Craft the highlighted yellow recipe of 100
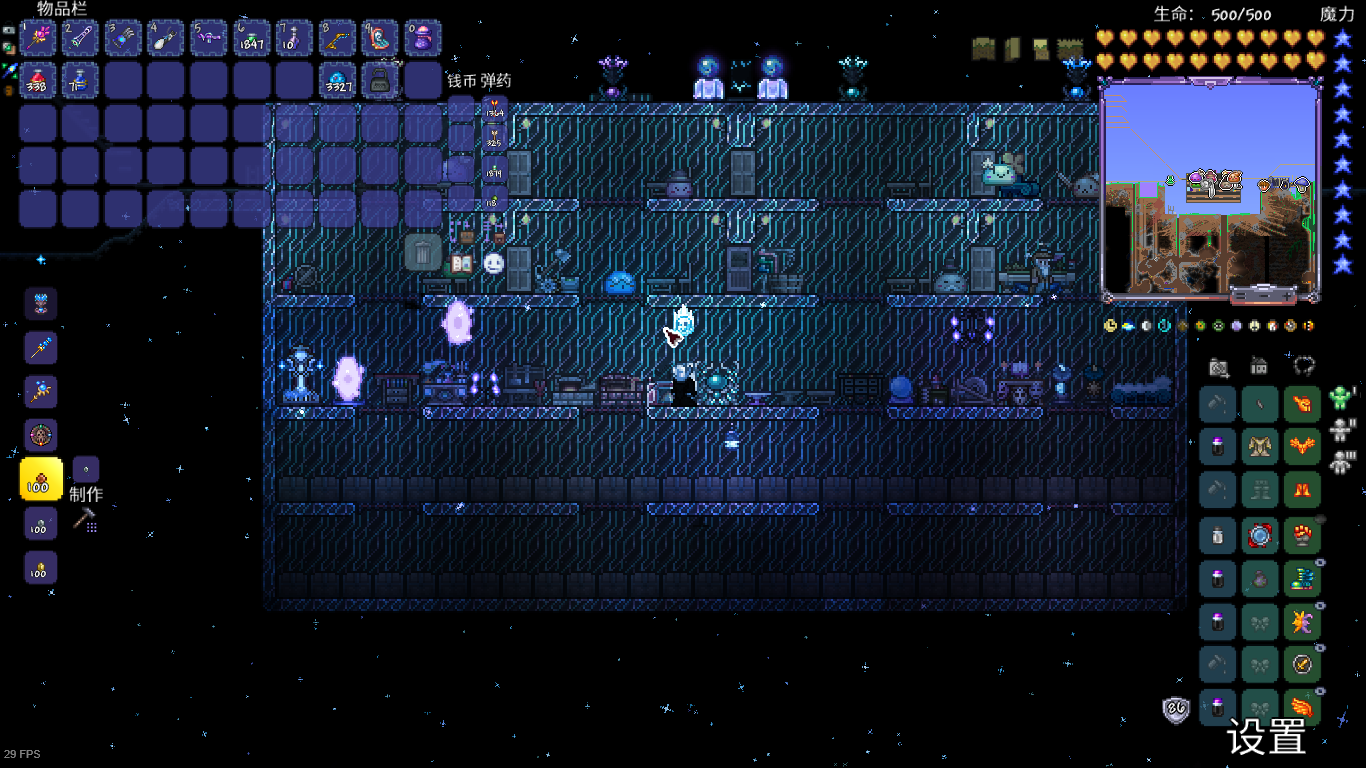This screenshot has height=768, width=1366. (x=41, y=480)
